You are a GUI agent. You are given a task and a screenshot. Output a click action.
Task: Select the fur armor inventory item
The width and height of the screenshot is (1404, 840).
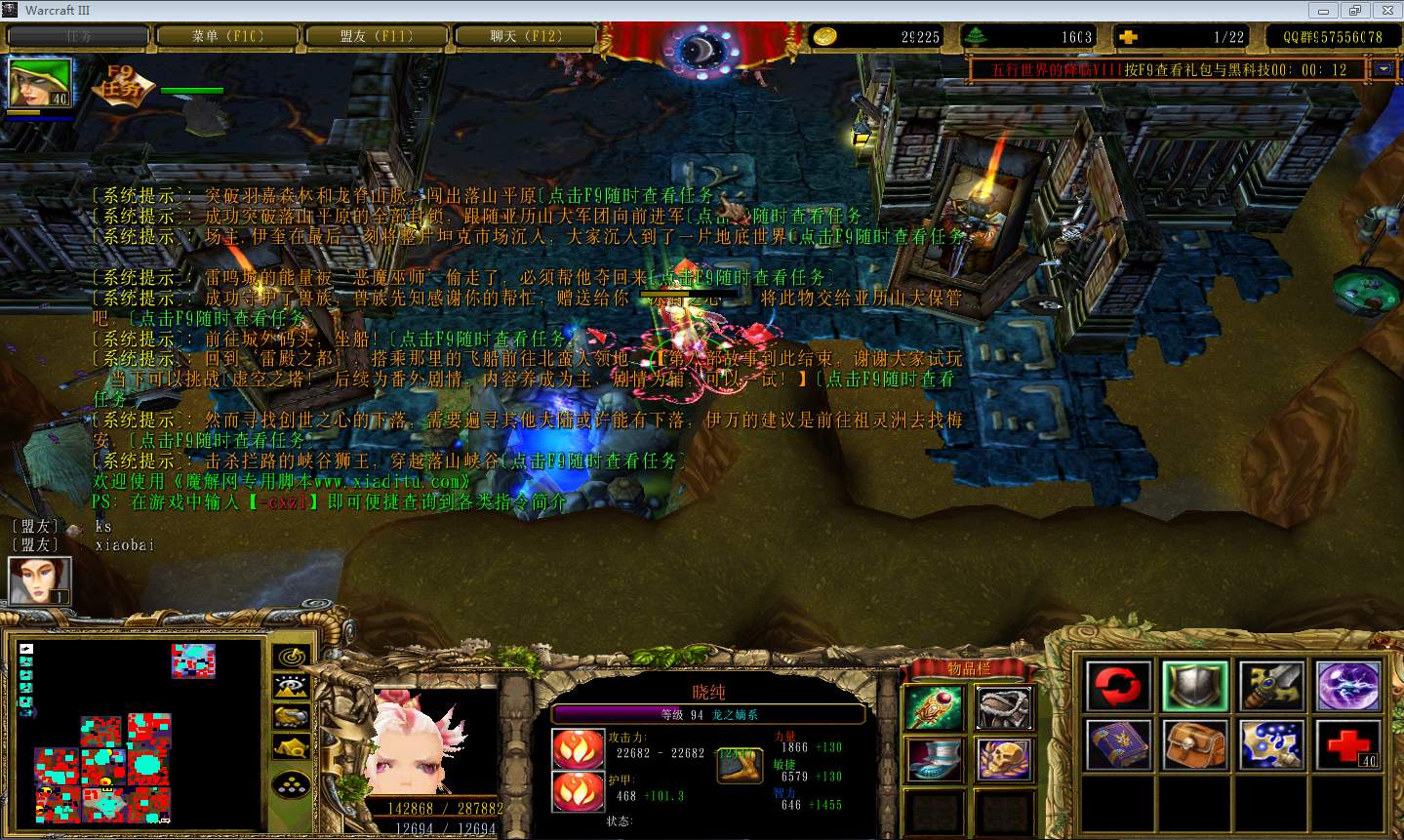pyautogui.click(x=1006, y=707)
